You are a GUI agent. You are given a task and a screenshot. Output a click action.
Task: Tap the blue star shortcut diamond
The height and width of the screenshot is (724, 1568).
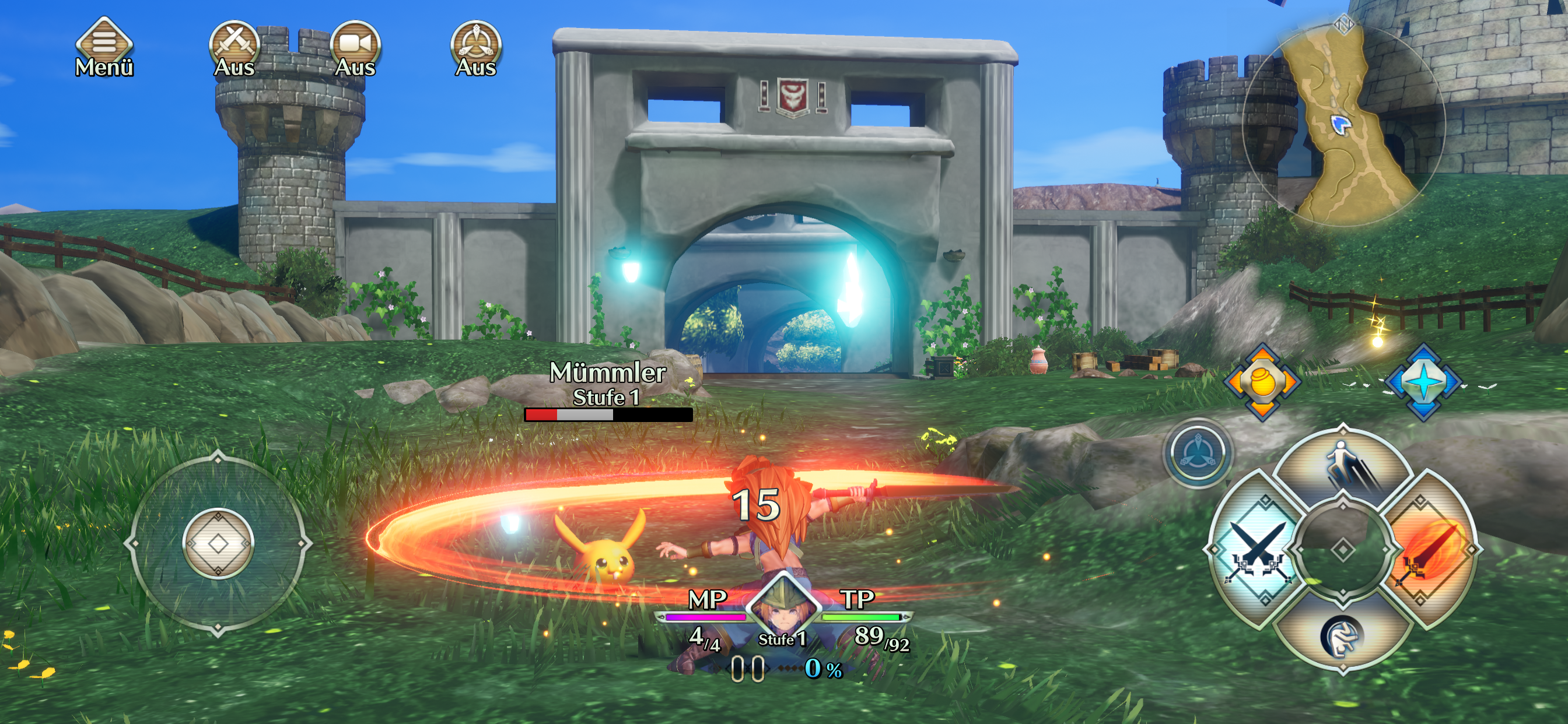tap(1423, 382)
